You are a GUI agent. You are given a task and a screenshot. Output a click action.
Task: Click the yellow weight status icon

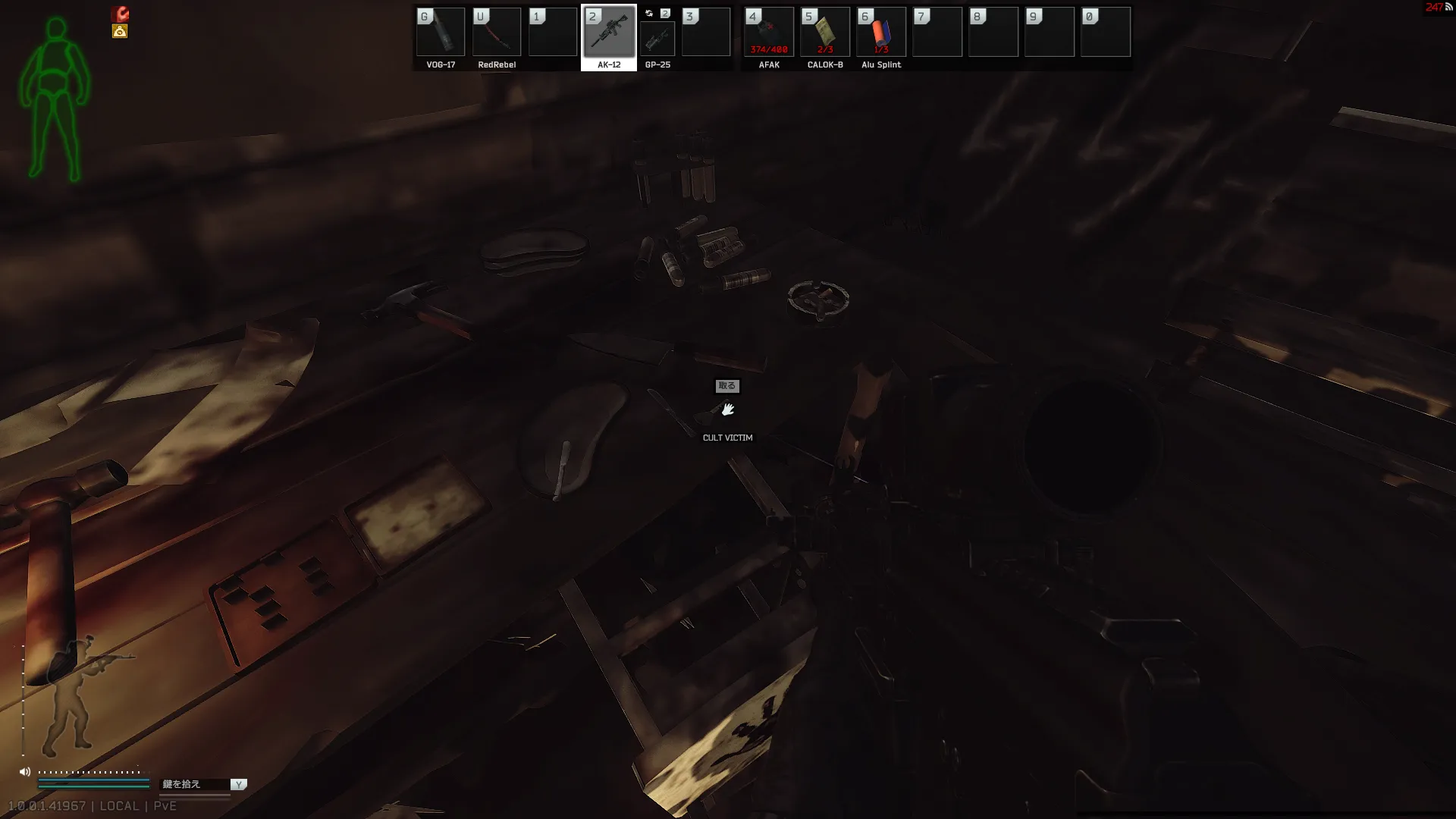[120, 31]
